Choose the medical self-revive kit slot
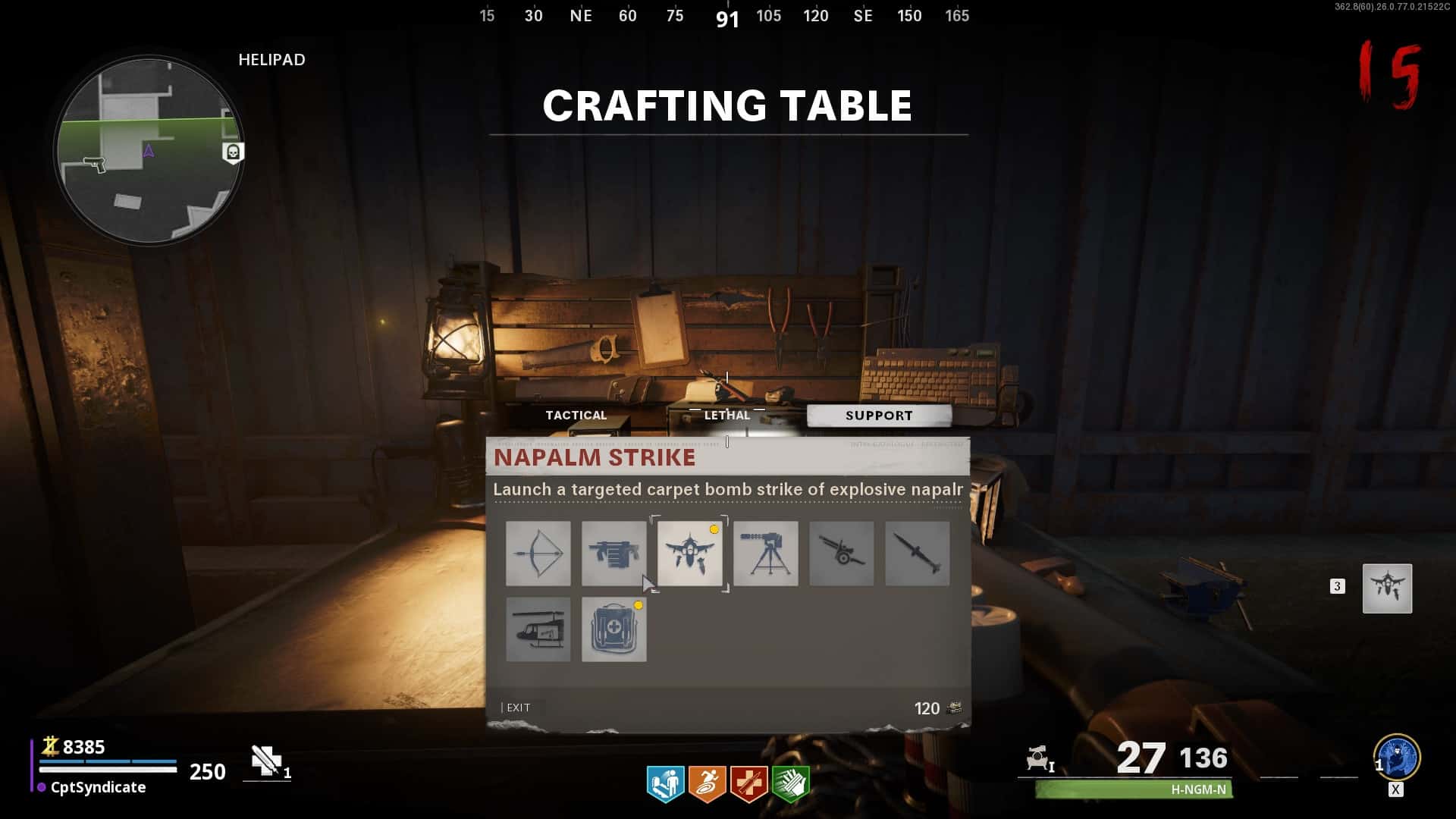 614,629
